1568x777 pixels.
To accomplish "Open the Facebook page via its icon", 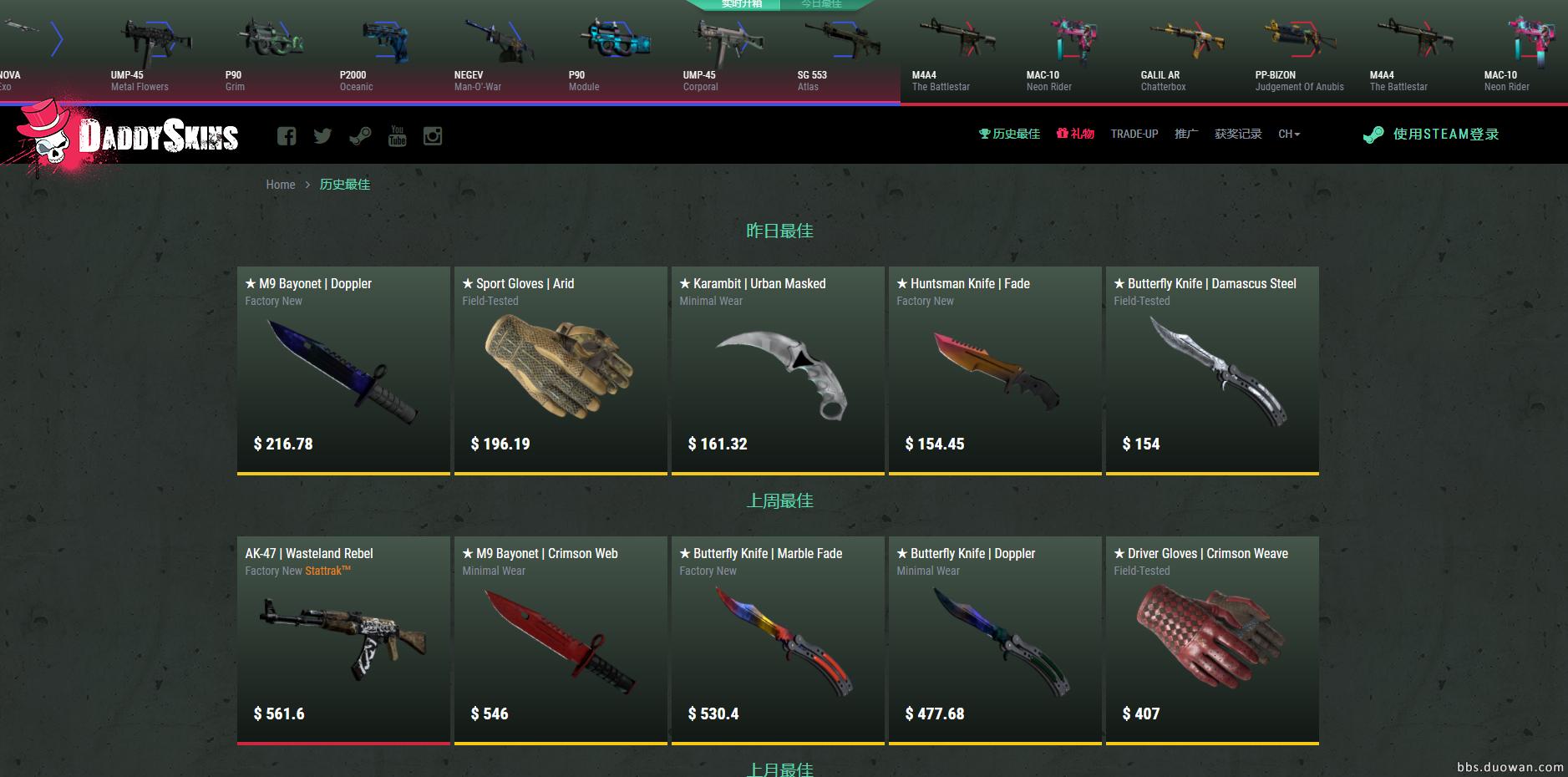I will (x=287, y=135).
